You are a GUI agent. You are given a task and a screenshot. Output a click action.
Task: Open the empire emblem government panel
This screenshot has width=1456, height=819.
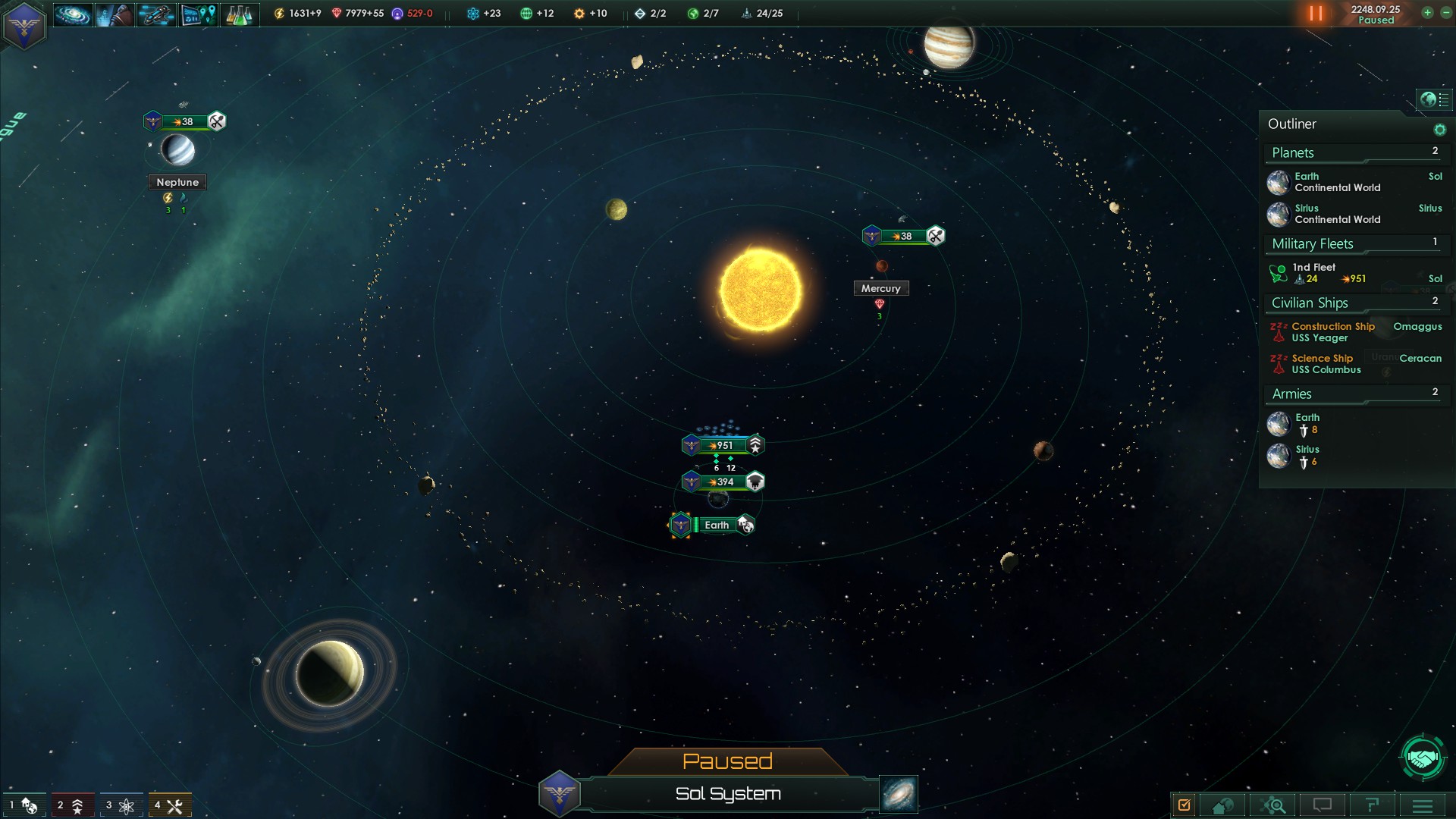tap(24, 25)
